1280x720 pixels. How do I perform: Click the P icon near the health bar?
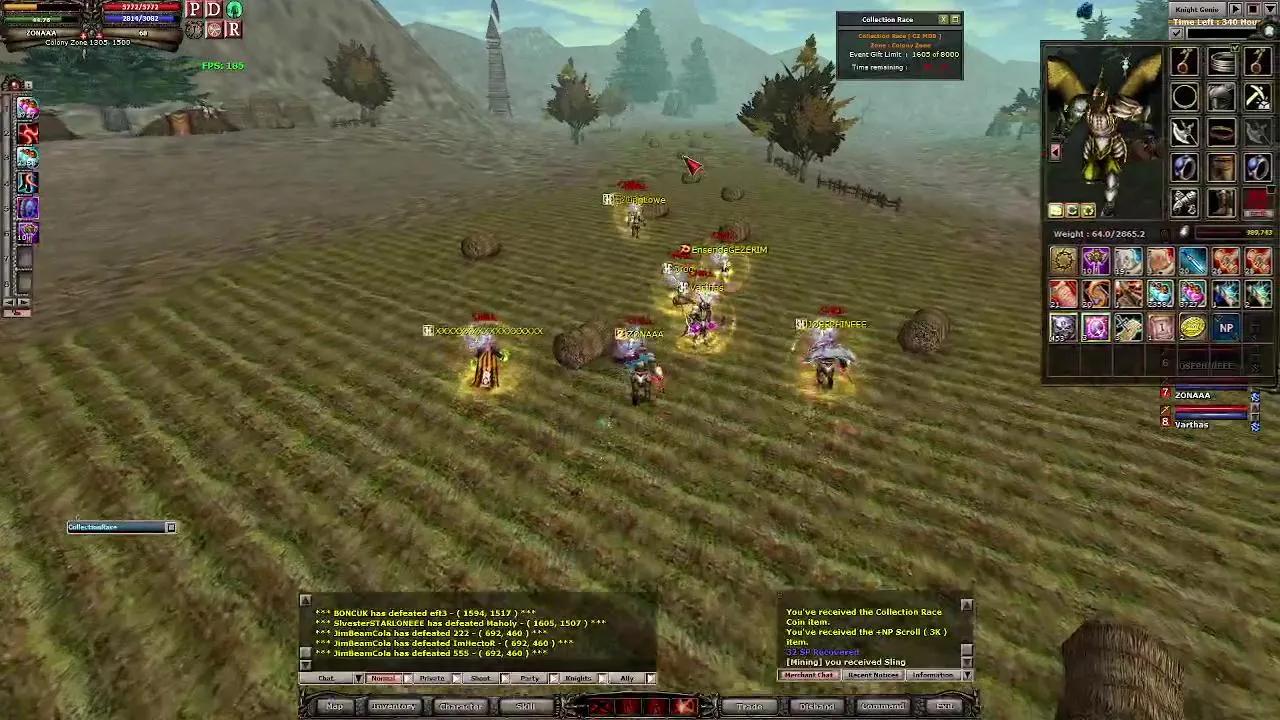pos(194,11)
